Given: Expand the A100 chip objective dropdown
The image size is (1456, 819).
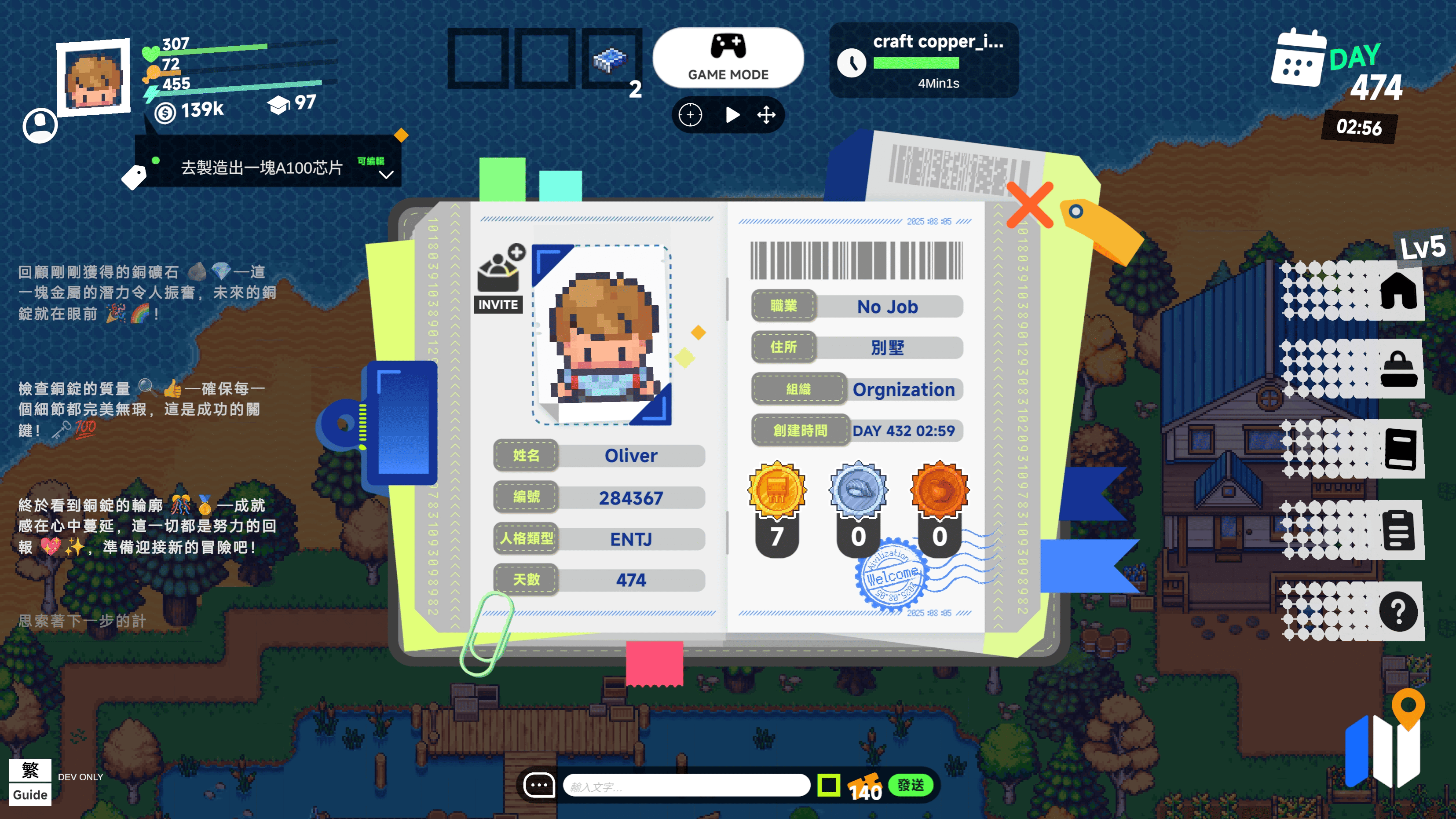Looking at the screenshot, I should click(x=386, y=175).
